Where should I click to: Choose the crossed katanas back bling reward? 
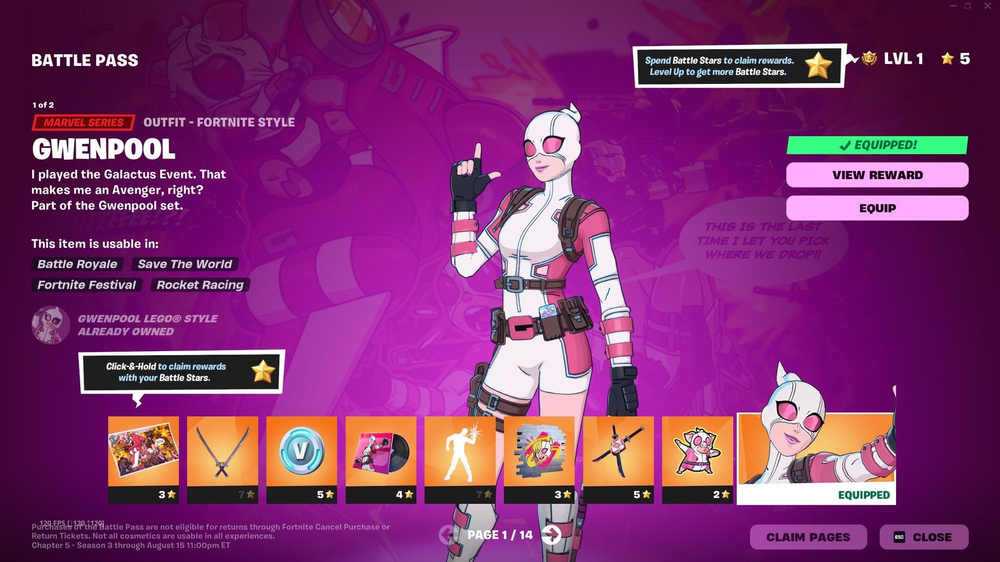(x=222, y=452)
